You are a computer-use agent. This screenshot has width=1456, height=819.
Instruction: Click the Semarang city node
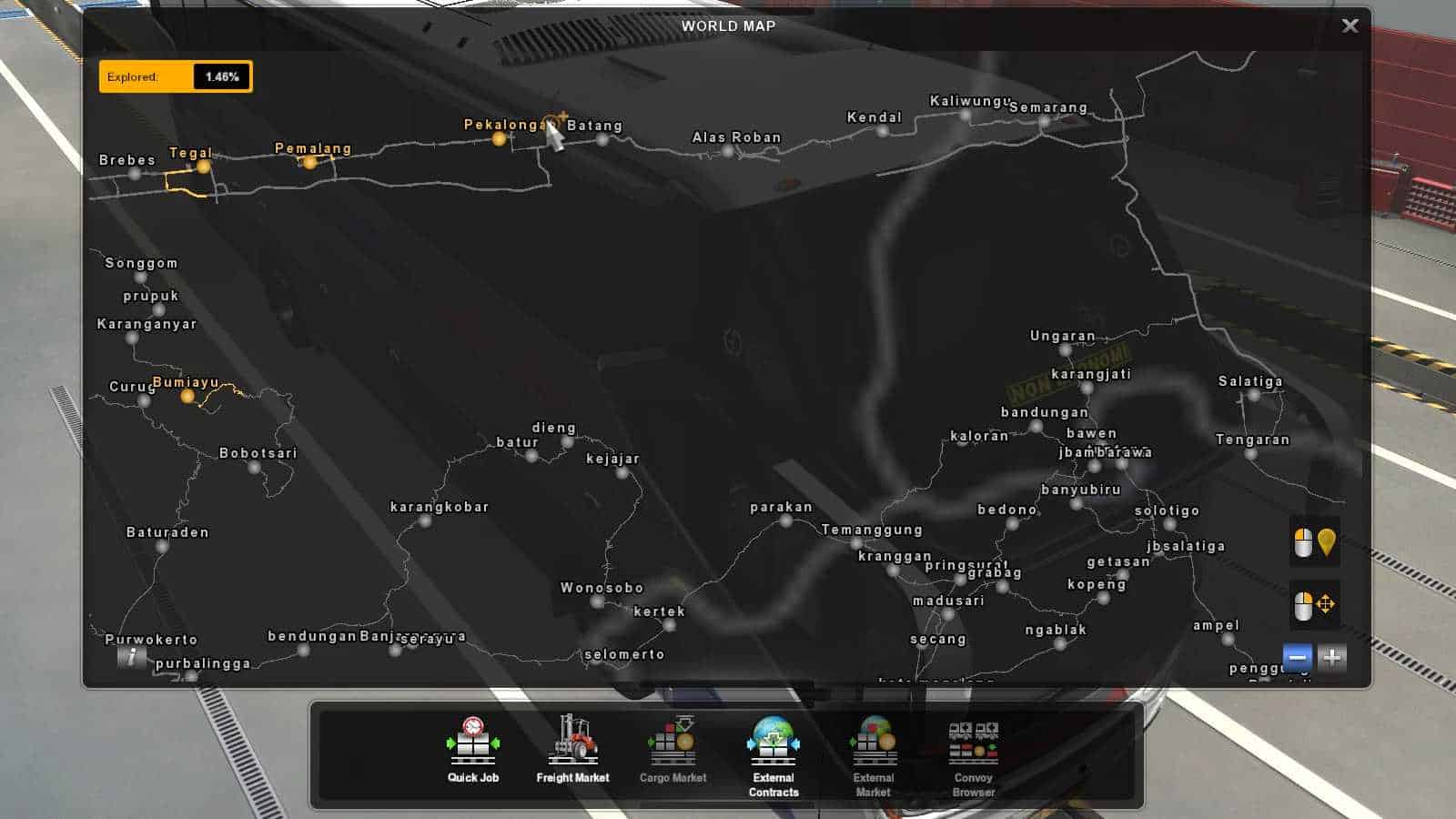(x=1045, y=121)
